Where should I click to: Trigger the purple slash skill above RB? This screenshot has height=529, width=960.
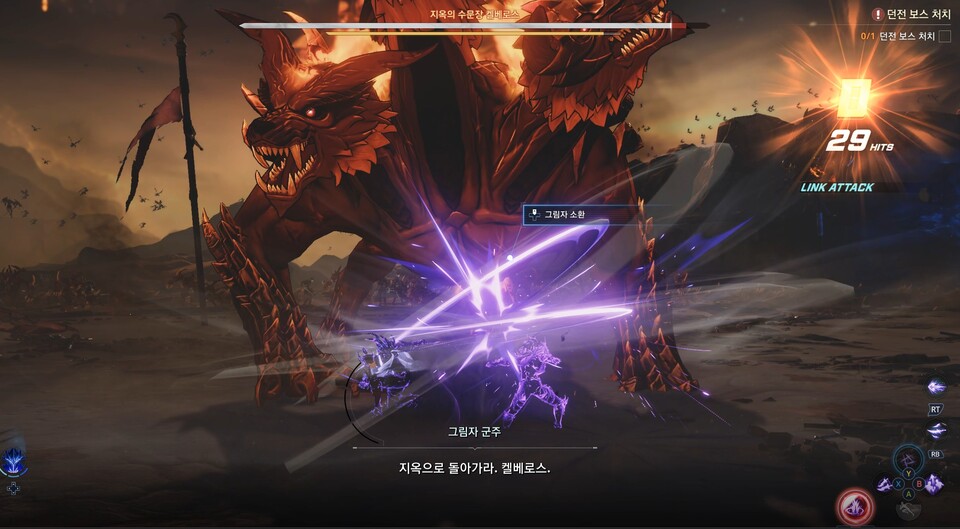(936, 430)
